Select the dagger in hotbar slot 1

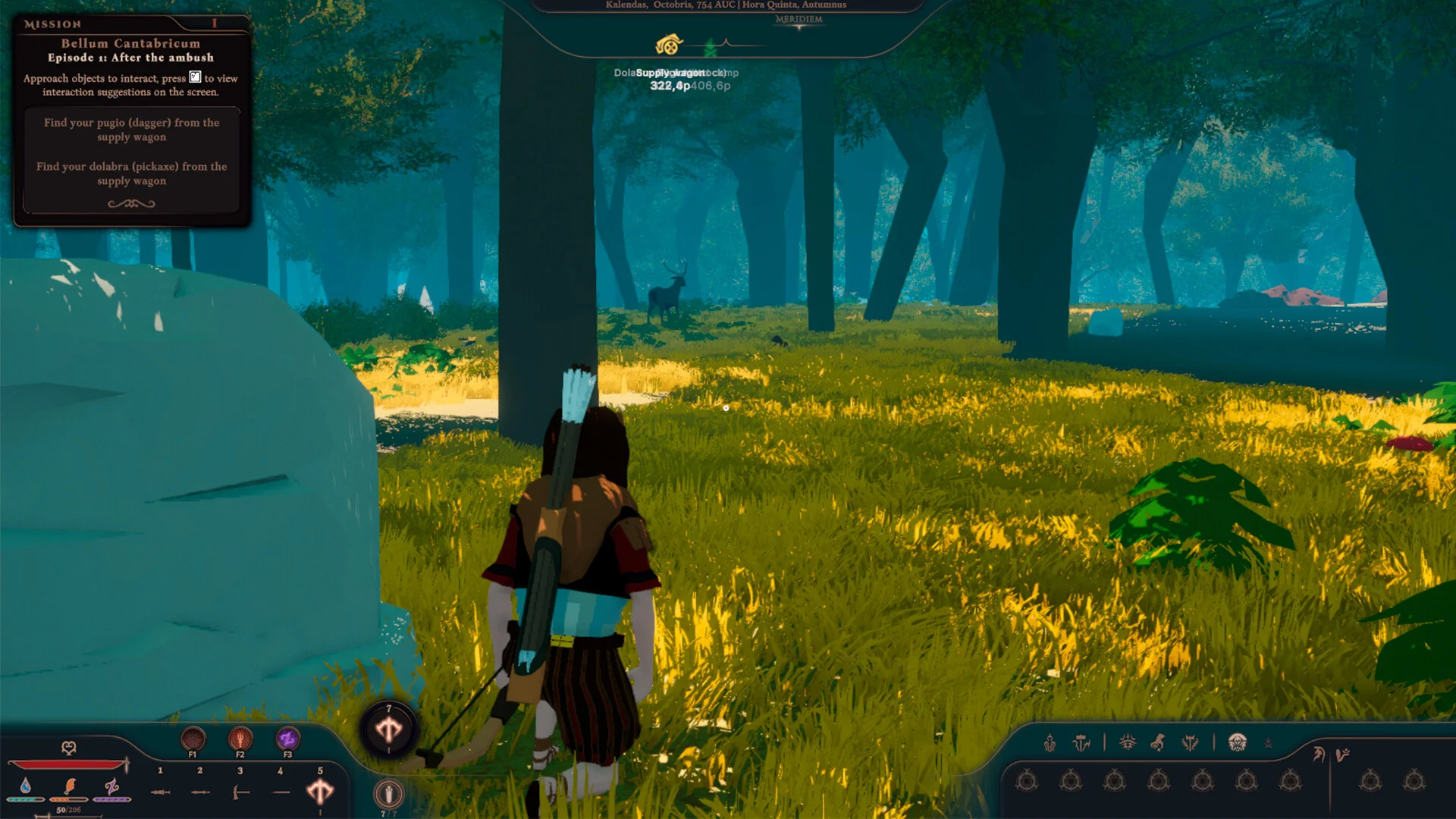point(160,792)
